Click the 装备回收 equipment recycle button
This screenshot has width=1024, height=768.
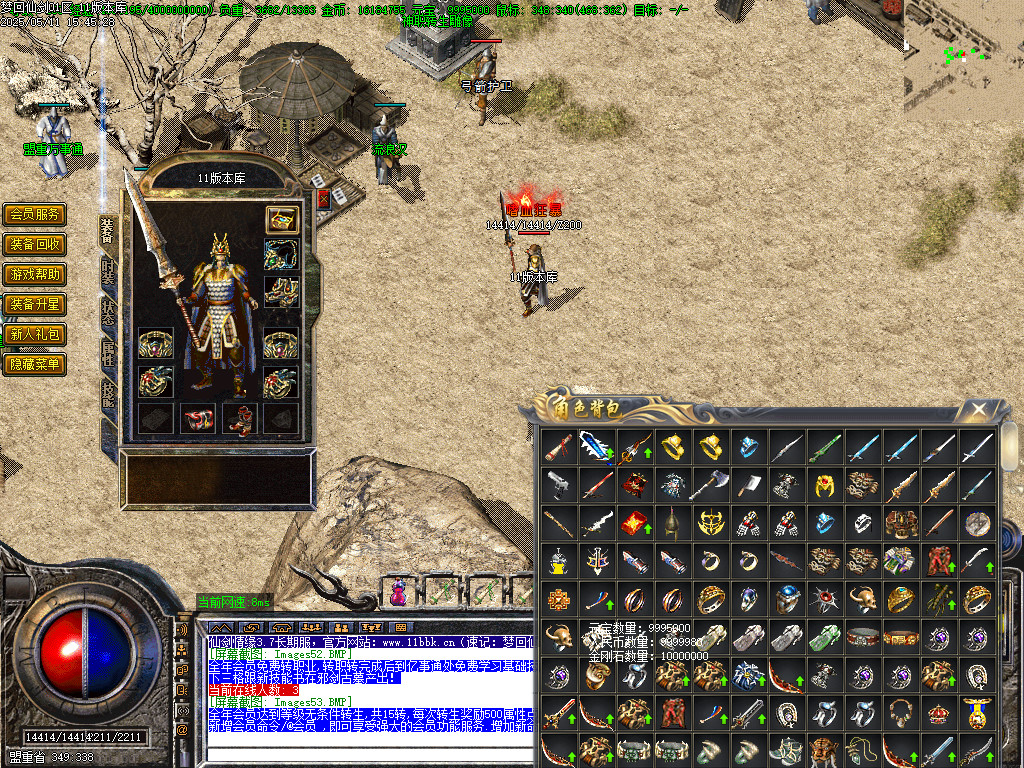(x=35, y=244)
